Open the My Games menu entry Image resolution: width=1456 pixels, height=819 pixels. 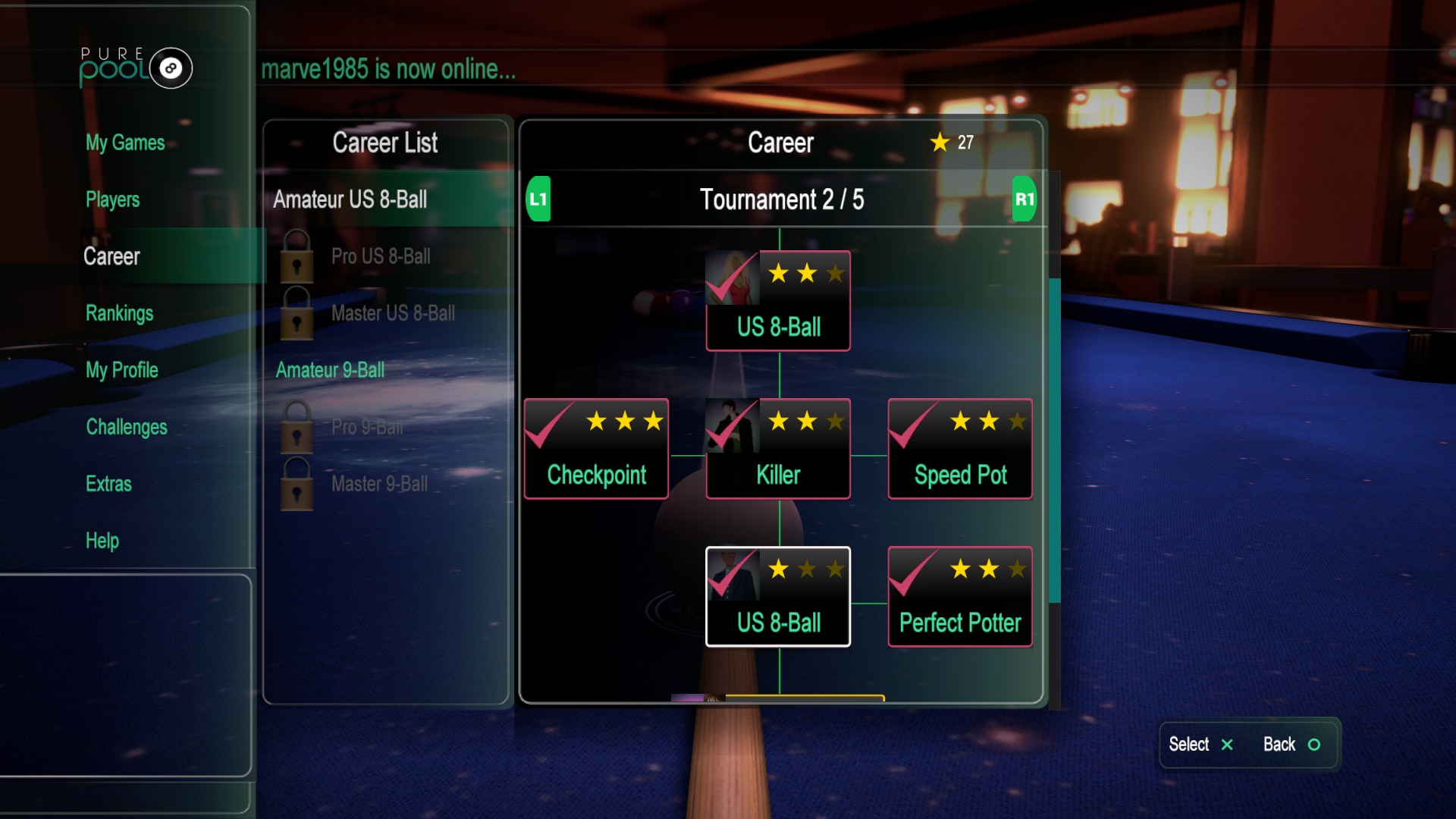point(125,143)
